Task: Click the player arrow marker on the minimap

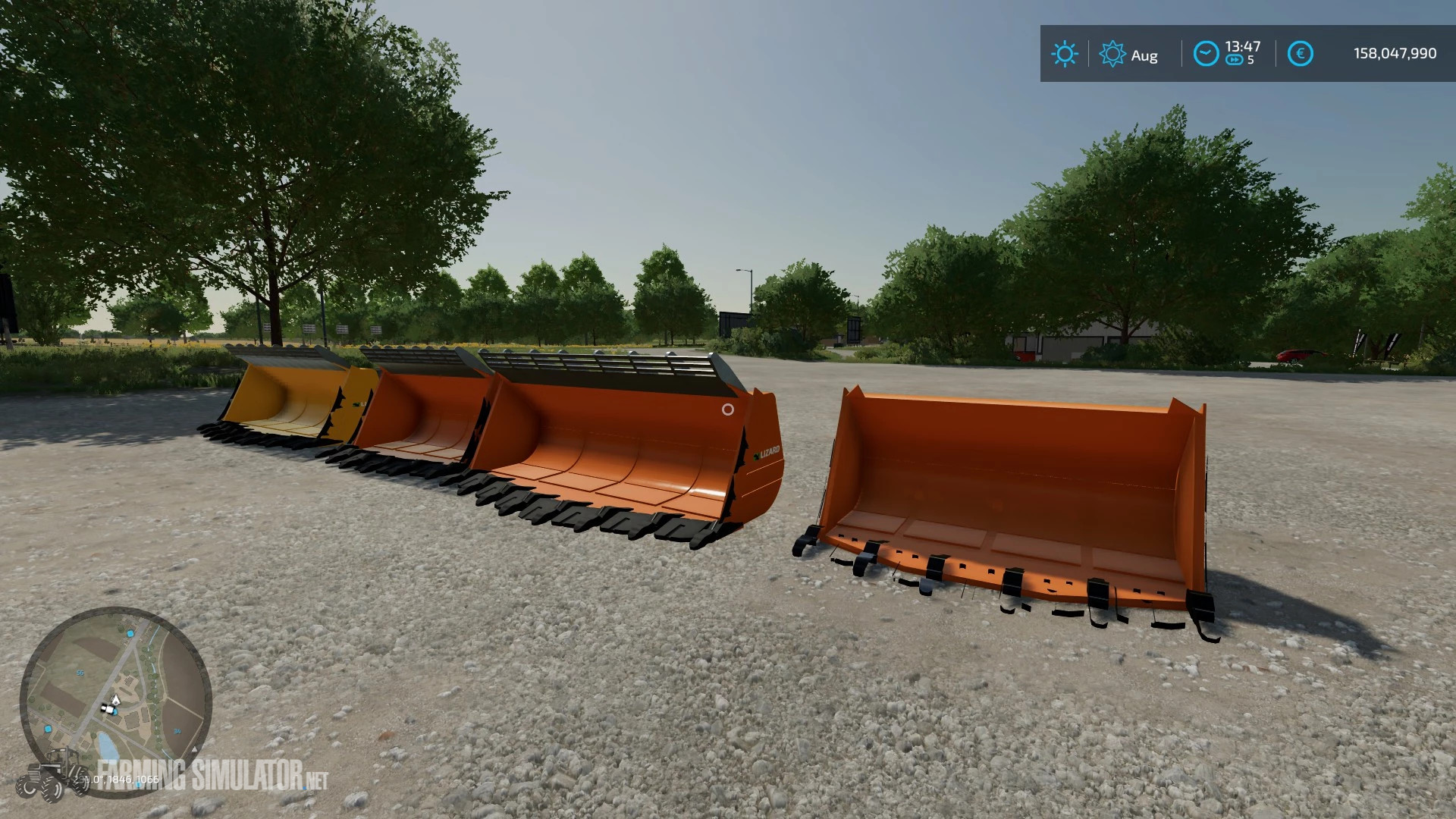Action: (x=115, y=700)
